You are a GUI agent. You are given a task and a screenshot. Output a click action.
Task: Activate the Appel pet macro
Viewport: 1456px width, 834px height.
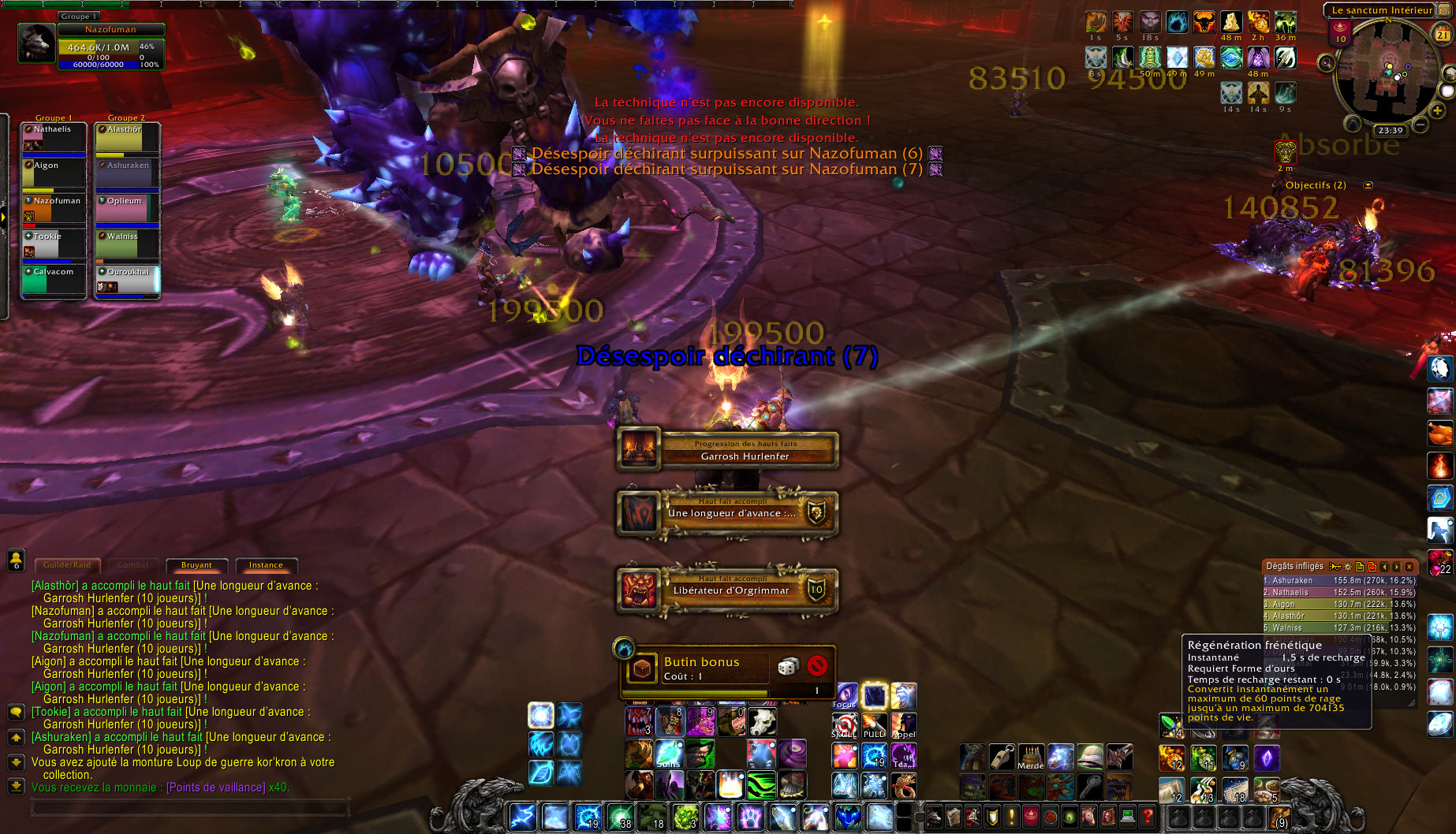coord(903,725)
